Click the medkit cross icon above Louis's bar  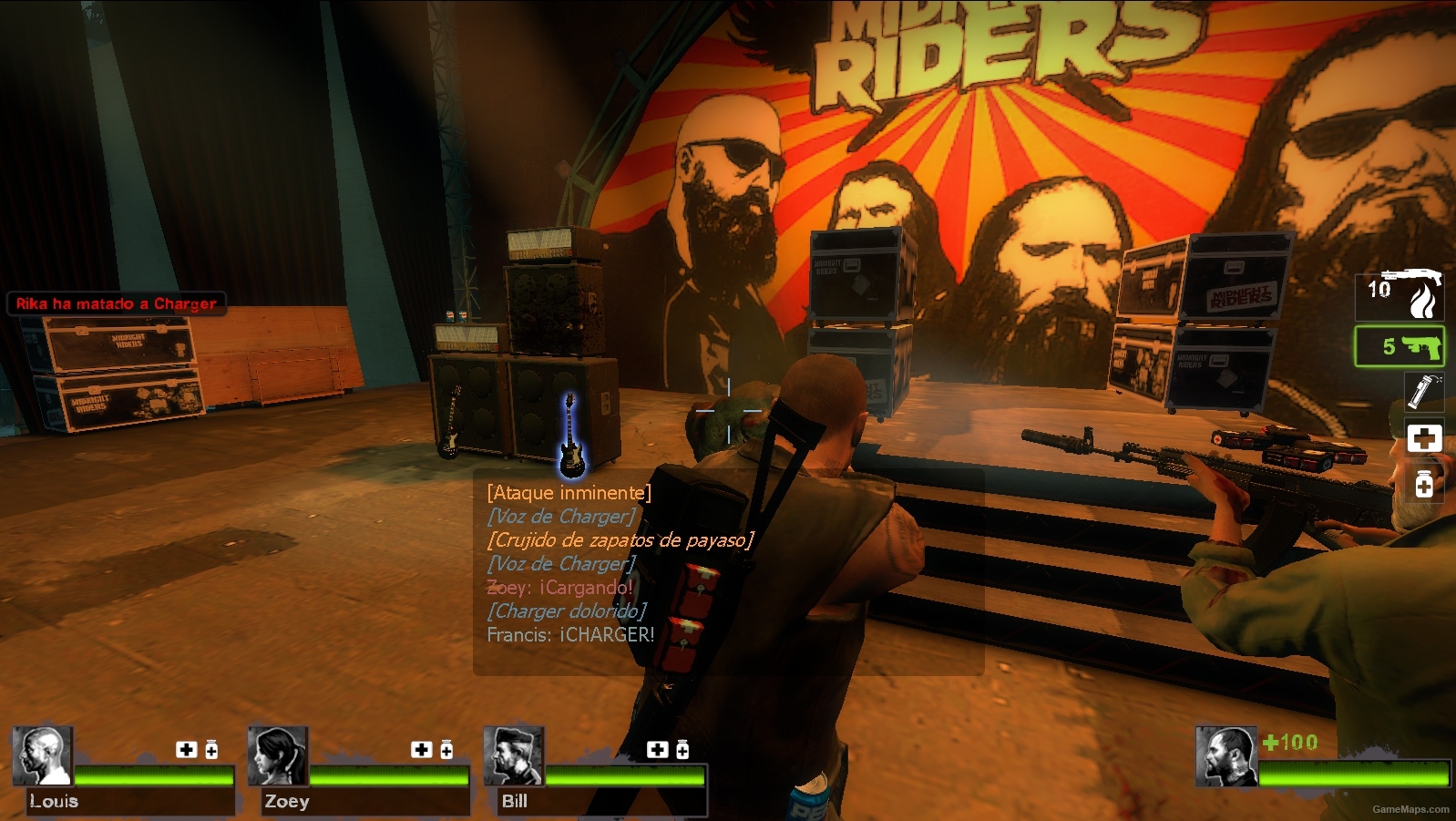[188, 751]
